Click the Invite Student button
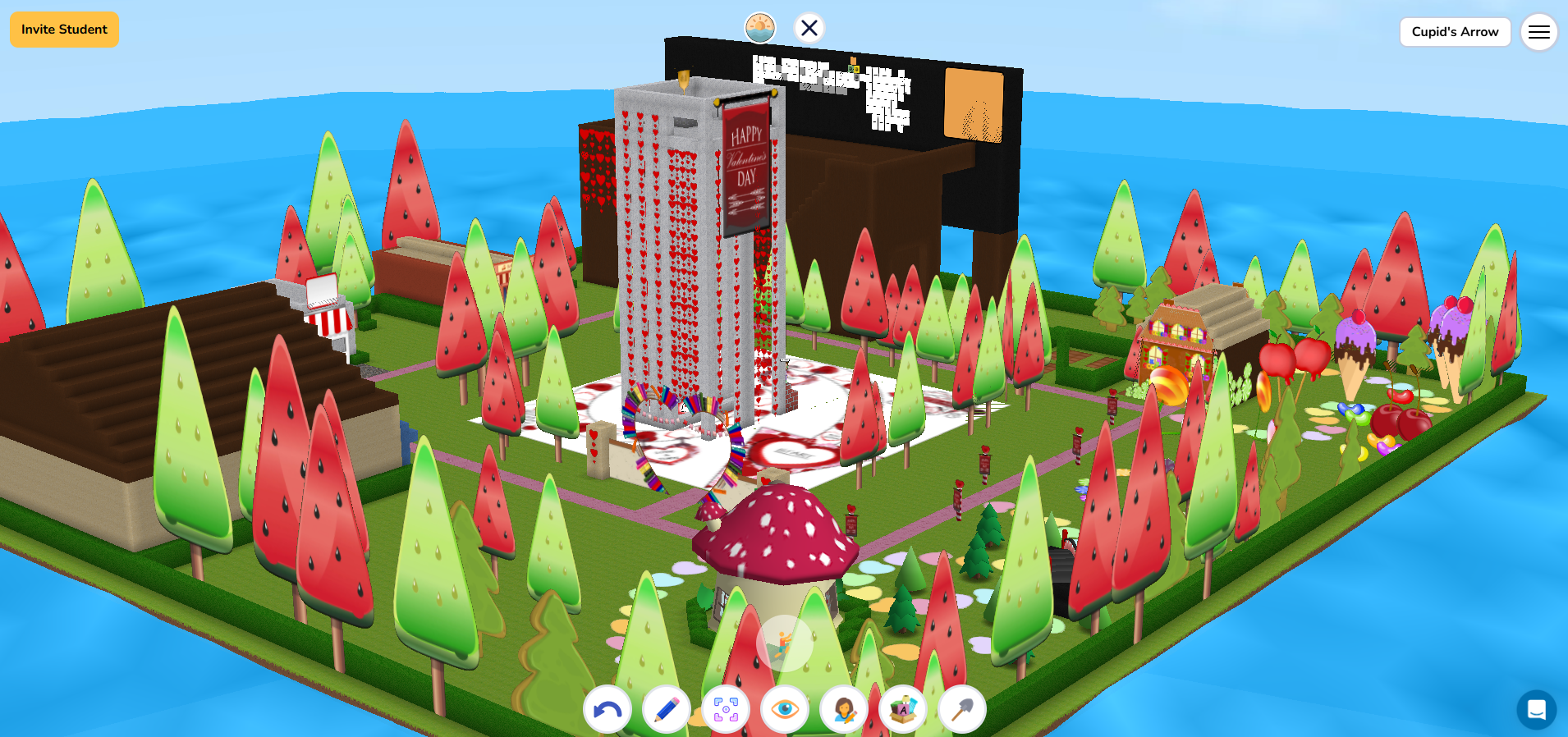 pos(64,30)
